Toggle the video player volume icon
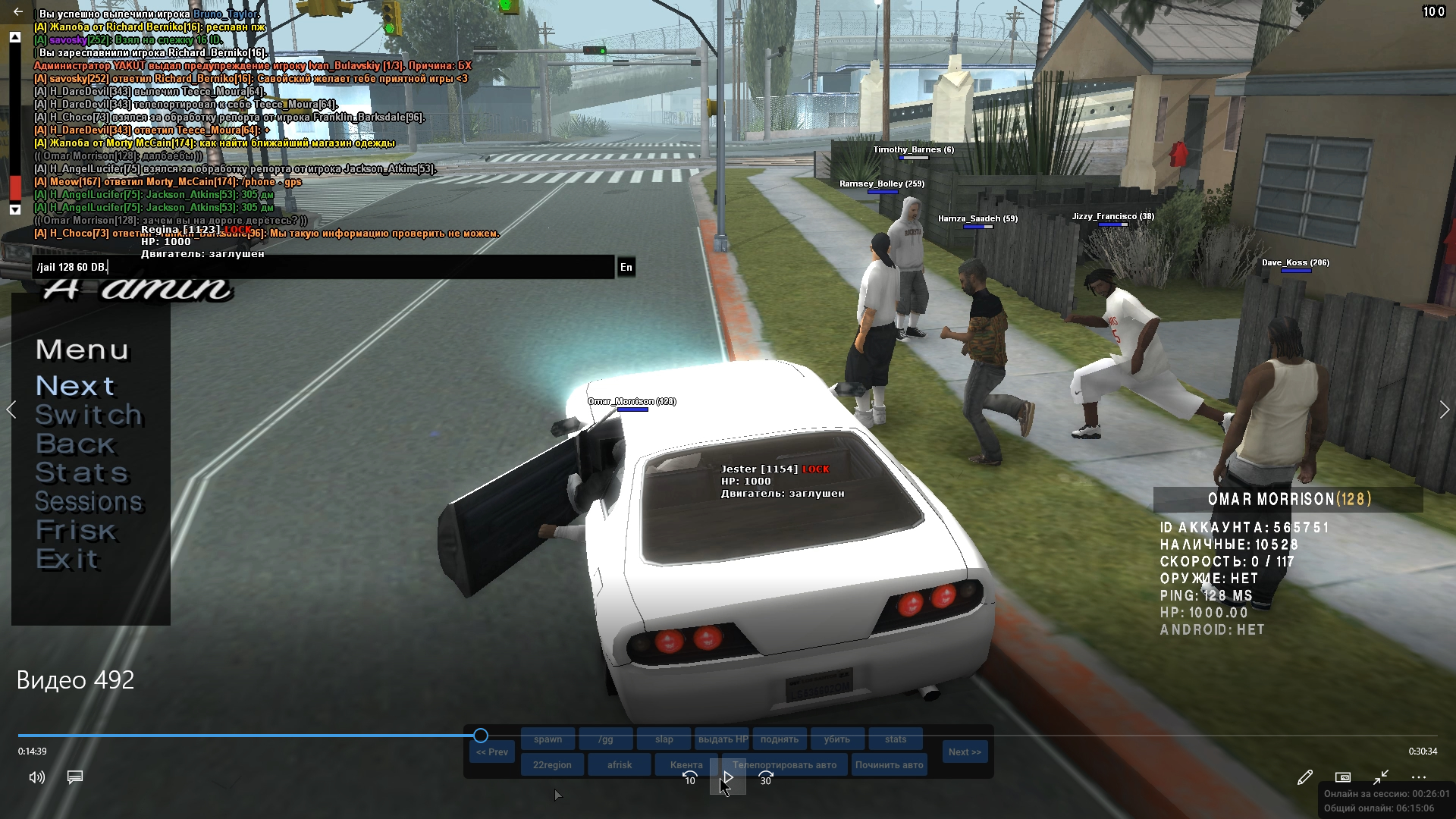The width and height of the screenshot is (1456, 819). [36, 777]
